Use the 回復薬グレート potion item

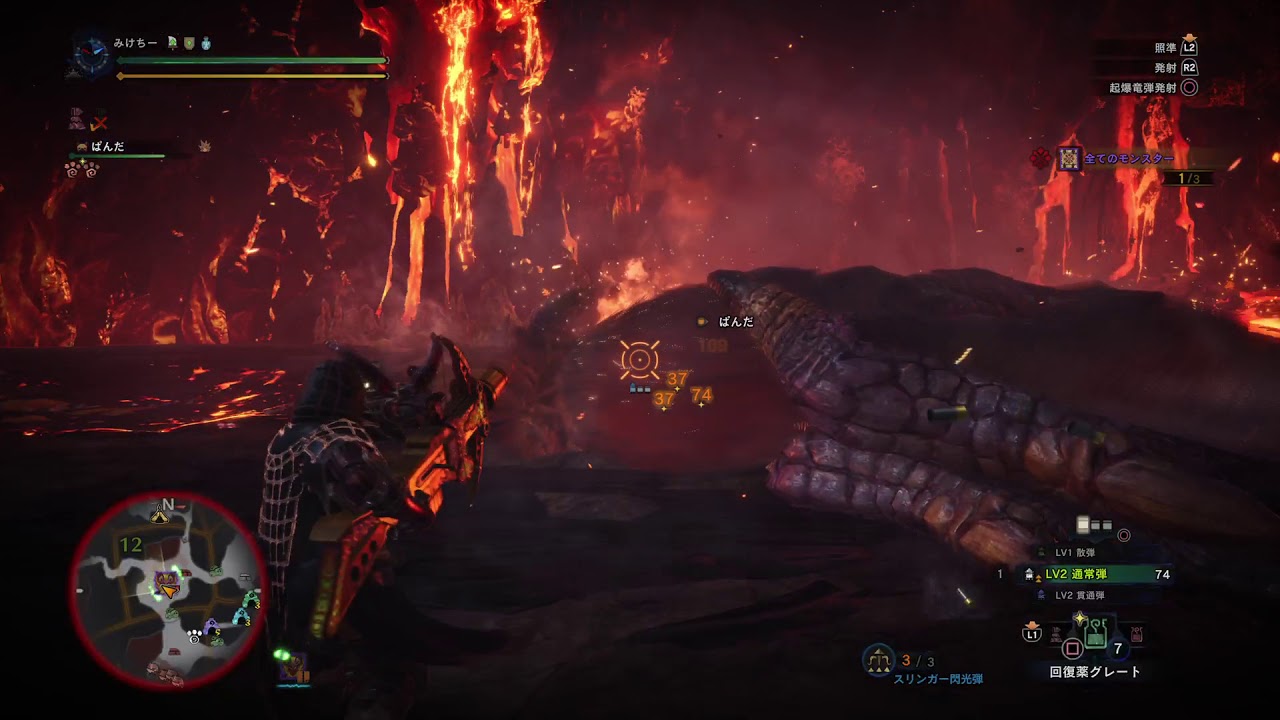pyautogui.click(x=1094, y=634)
